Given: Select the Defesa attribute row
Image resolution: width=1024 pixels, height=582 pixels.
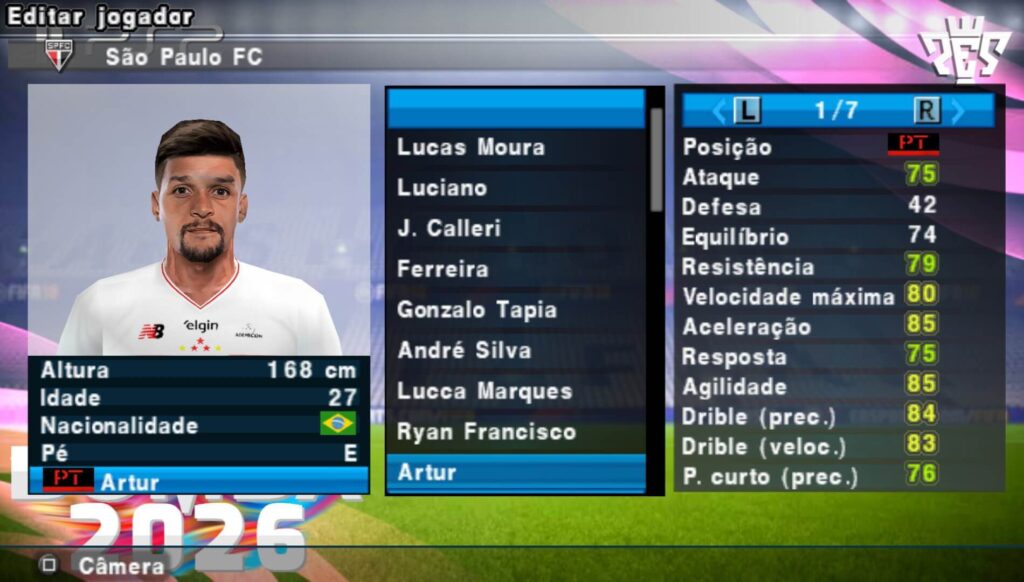Looking at the screenshot, I should click(838, 207).
